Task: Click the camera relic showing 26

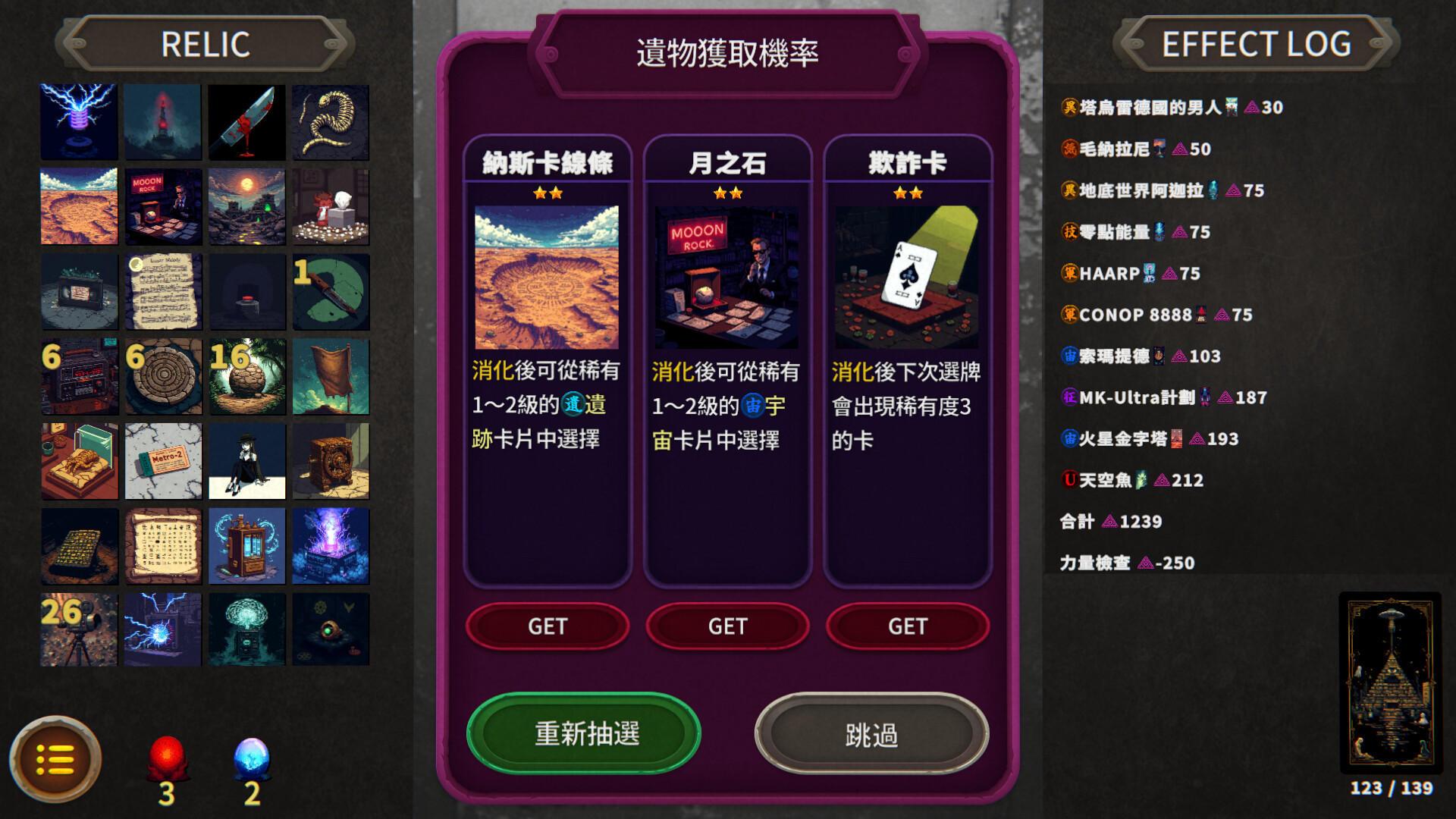Action: (80, 629)
